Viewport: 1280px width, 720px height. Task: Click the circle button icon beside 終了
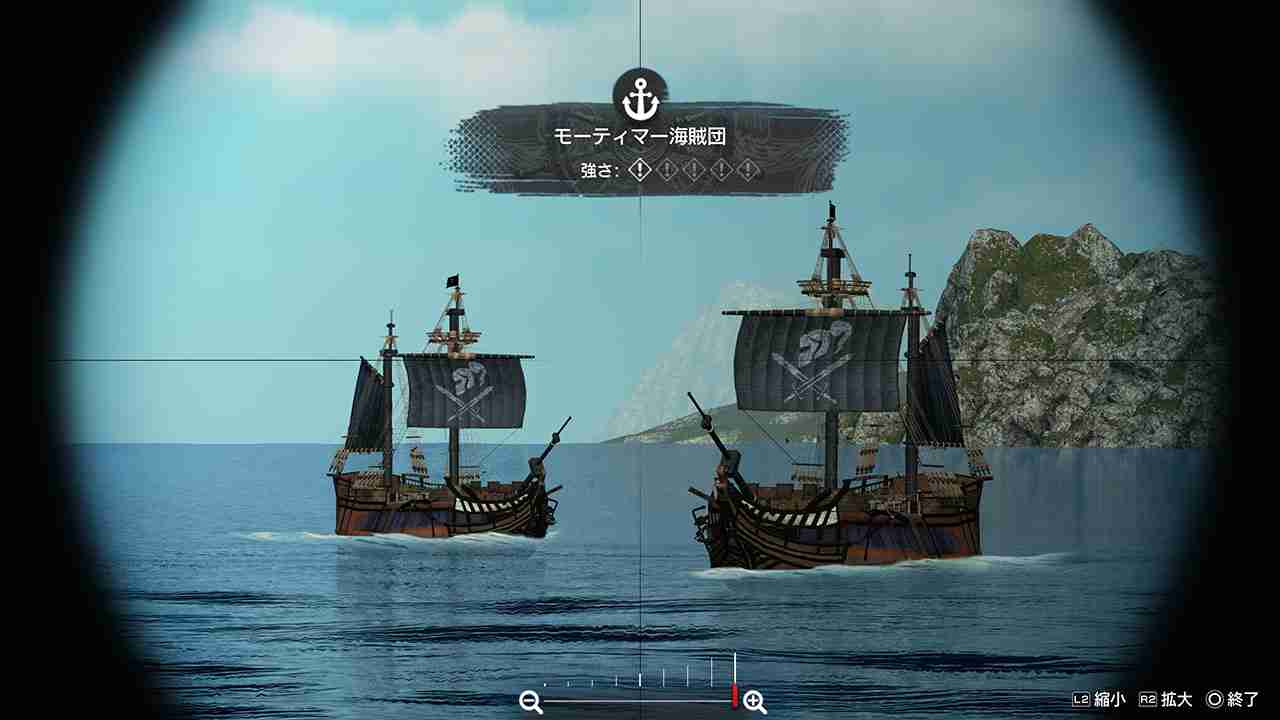(1216, 699)
